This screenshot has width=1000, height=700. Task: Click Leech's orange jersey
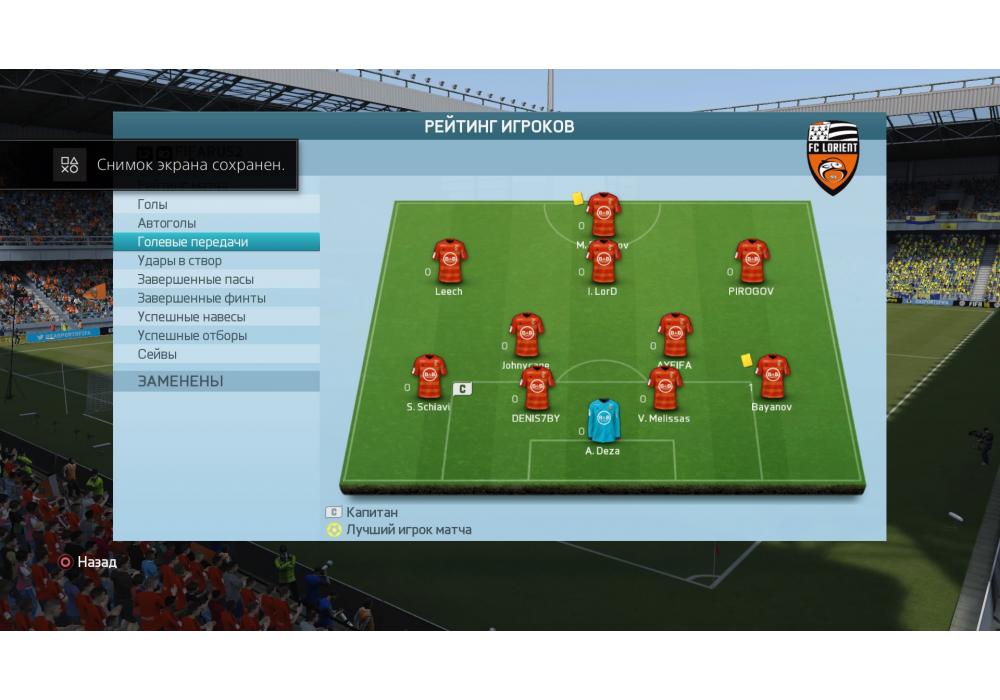click(449, 262)
